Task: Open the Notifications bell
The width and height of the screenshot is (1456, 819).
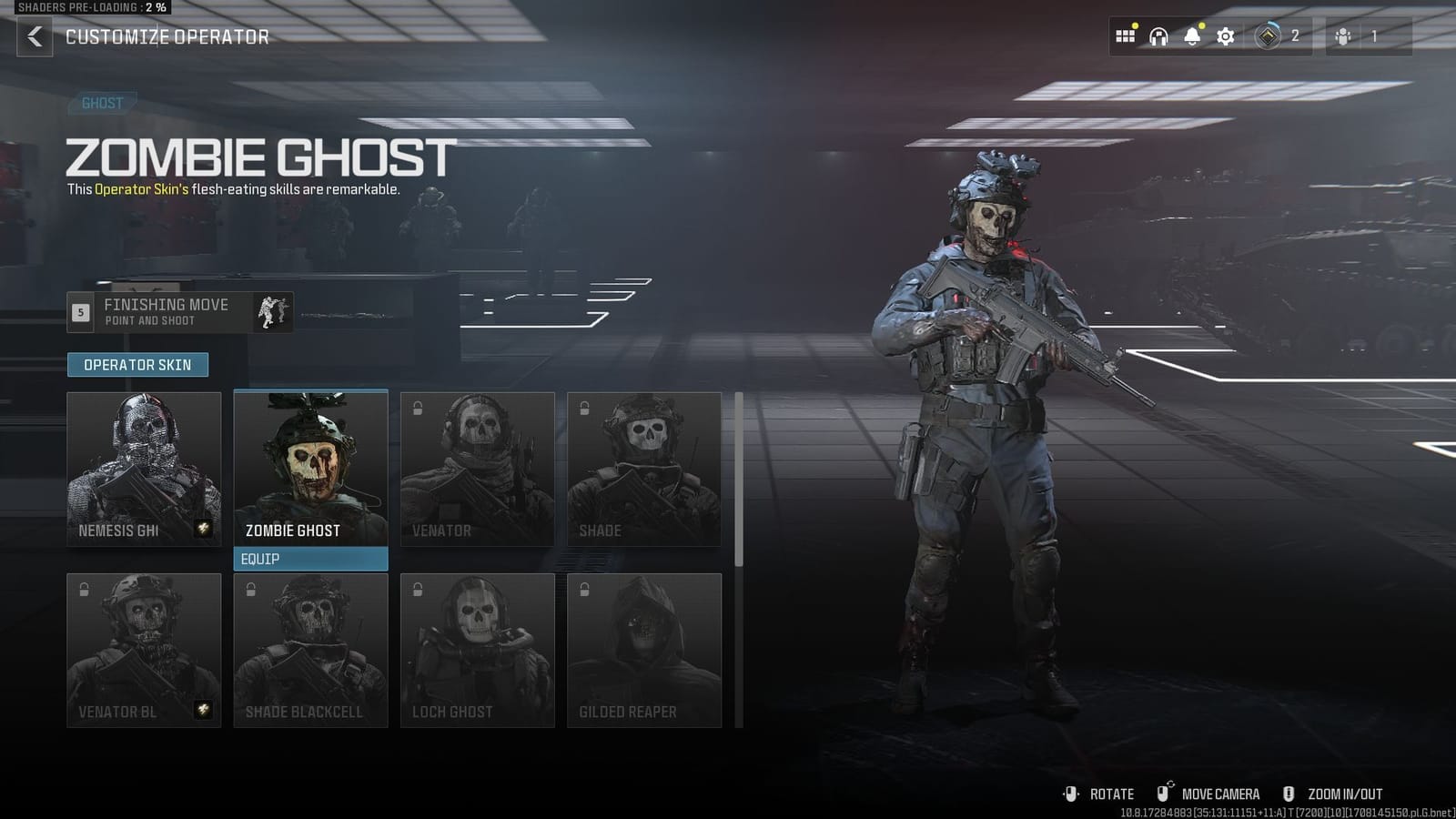Action: click(1192, 36)
